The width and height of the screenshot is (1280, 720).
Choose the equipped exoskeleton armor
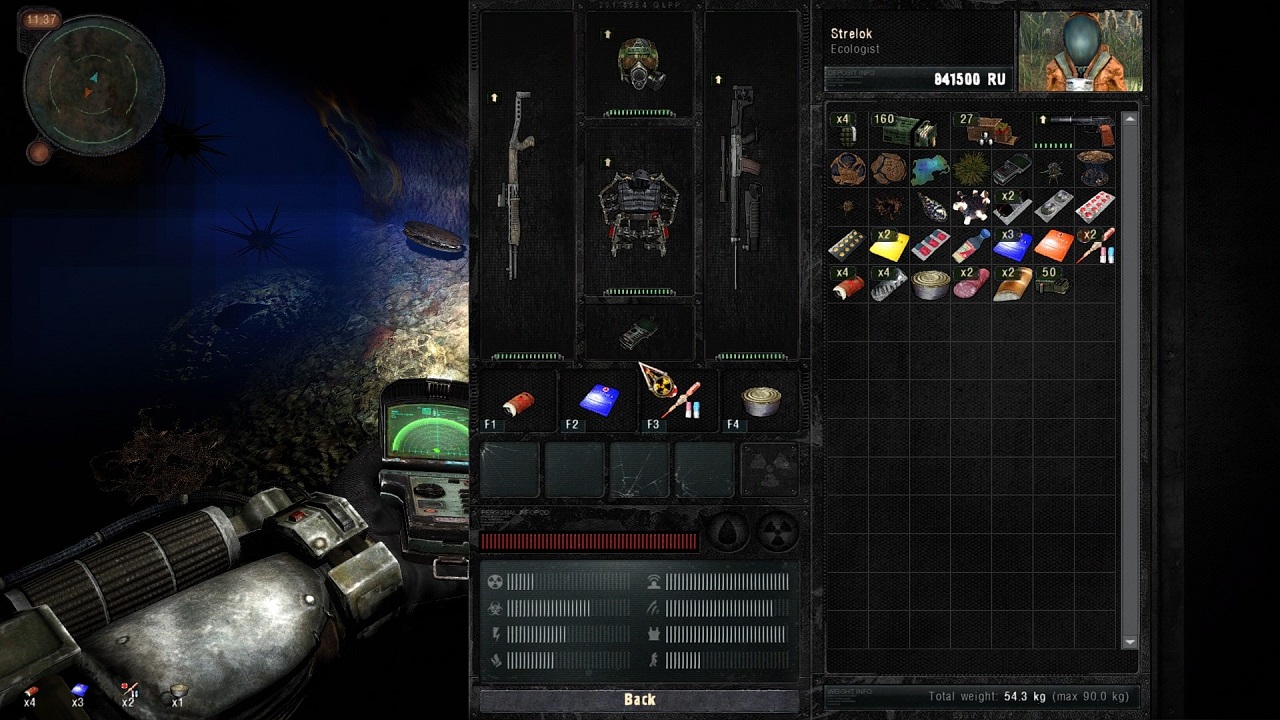(639, 211)
